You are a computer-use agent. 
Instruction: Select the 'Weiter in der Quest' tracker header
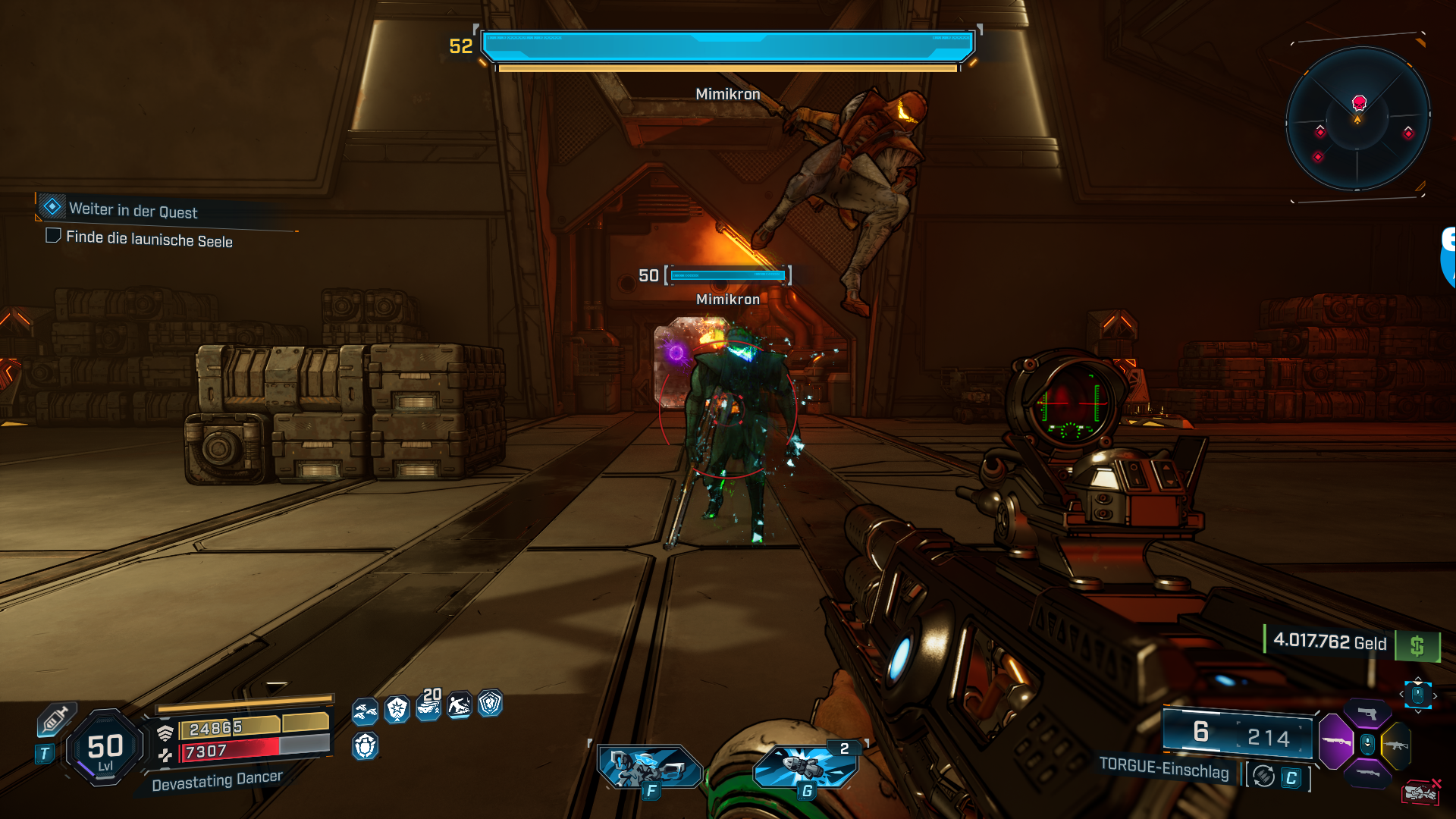(133, 210)
